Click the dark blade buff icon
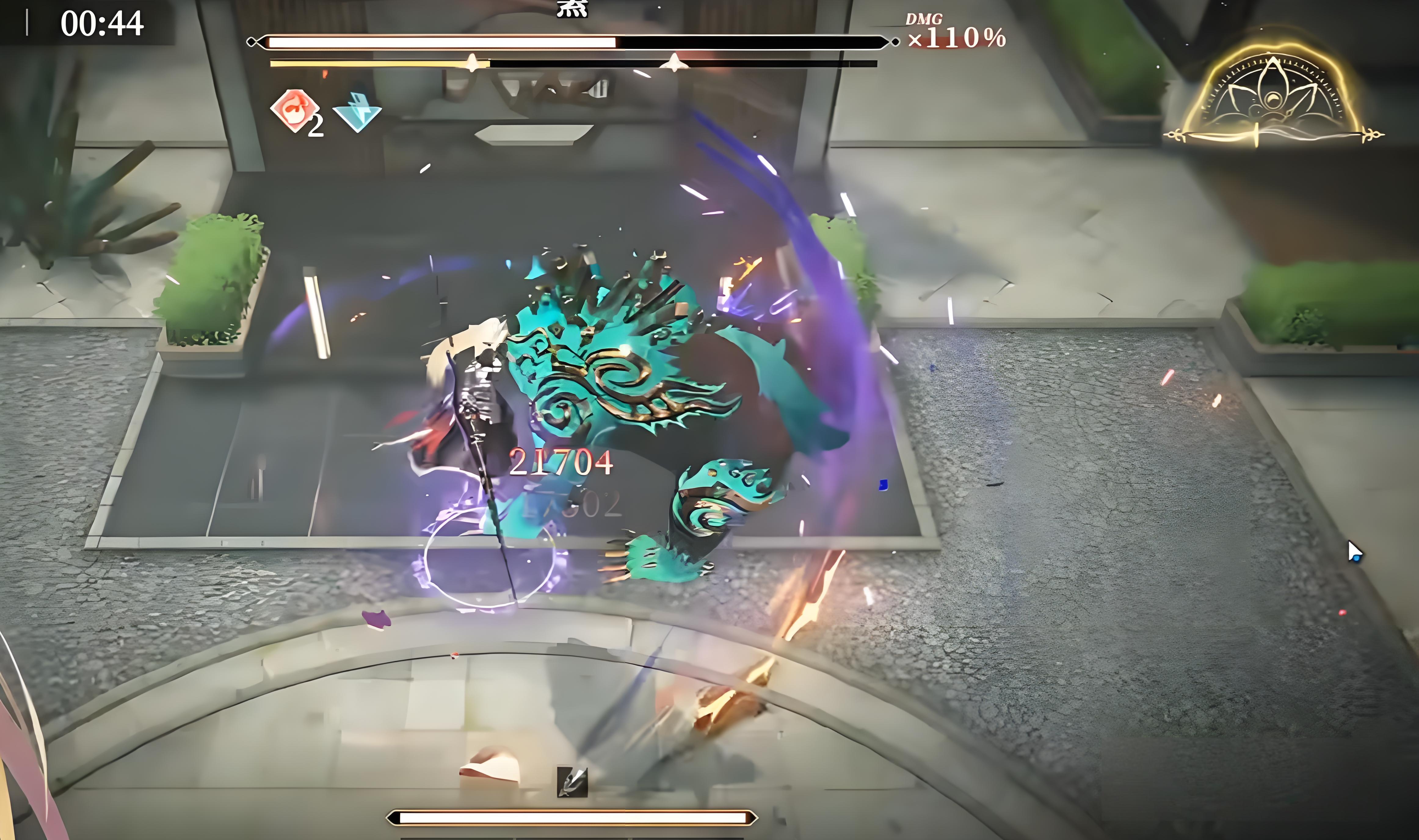 572,782
